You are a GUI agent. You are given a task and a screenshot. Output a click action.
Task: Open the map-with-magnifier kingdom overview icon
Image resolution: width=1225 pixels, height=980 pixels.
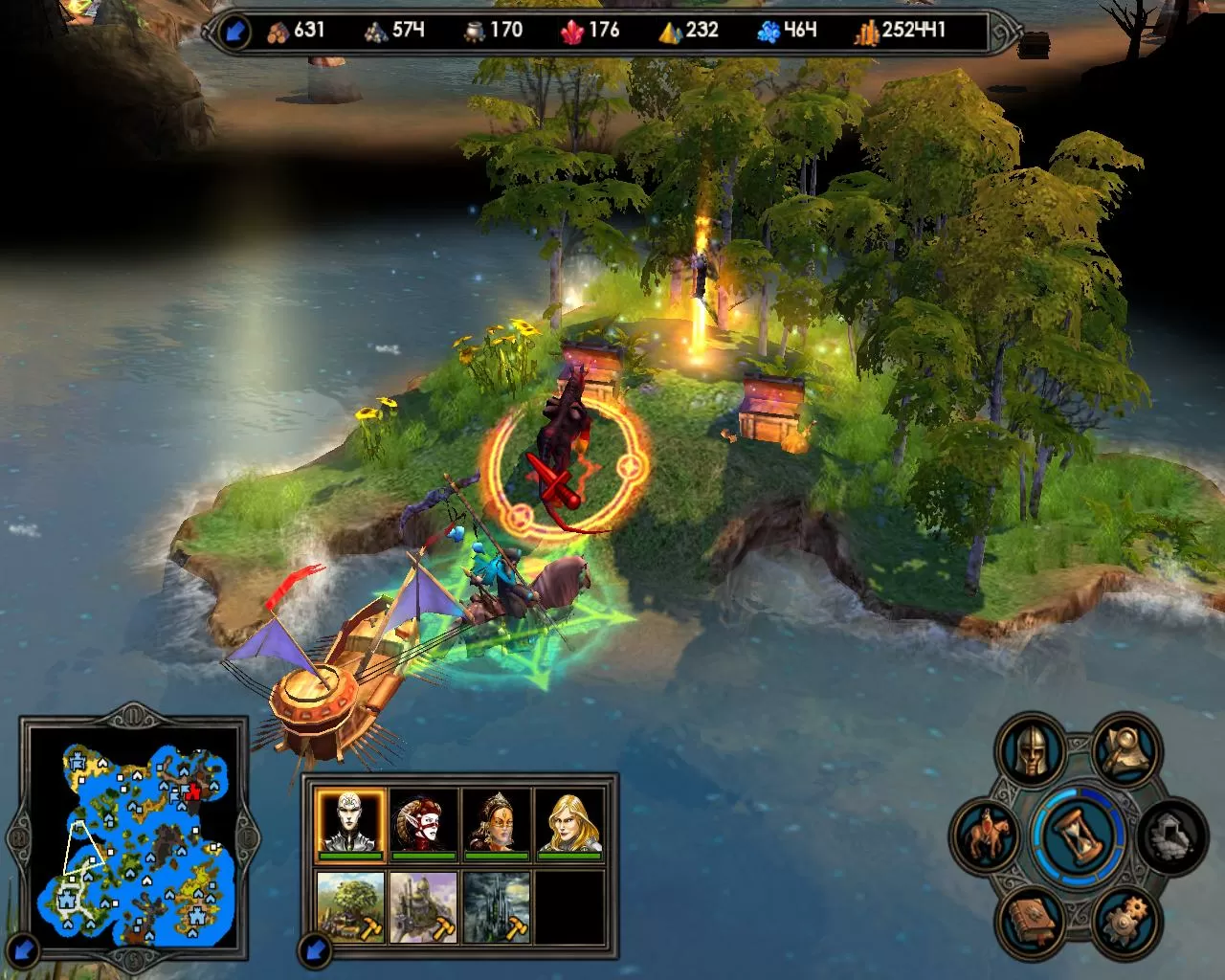point(1125,750)
